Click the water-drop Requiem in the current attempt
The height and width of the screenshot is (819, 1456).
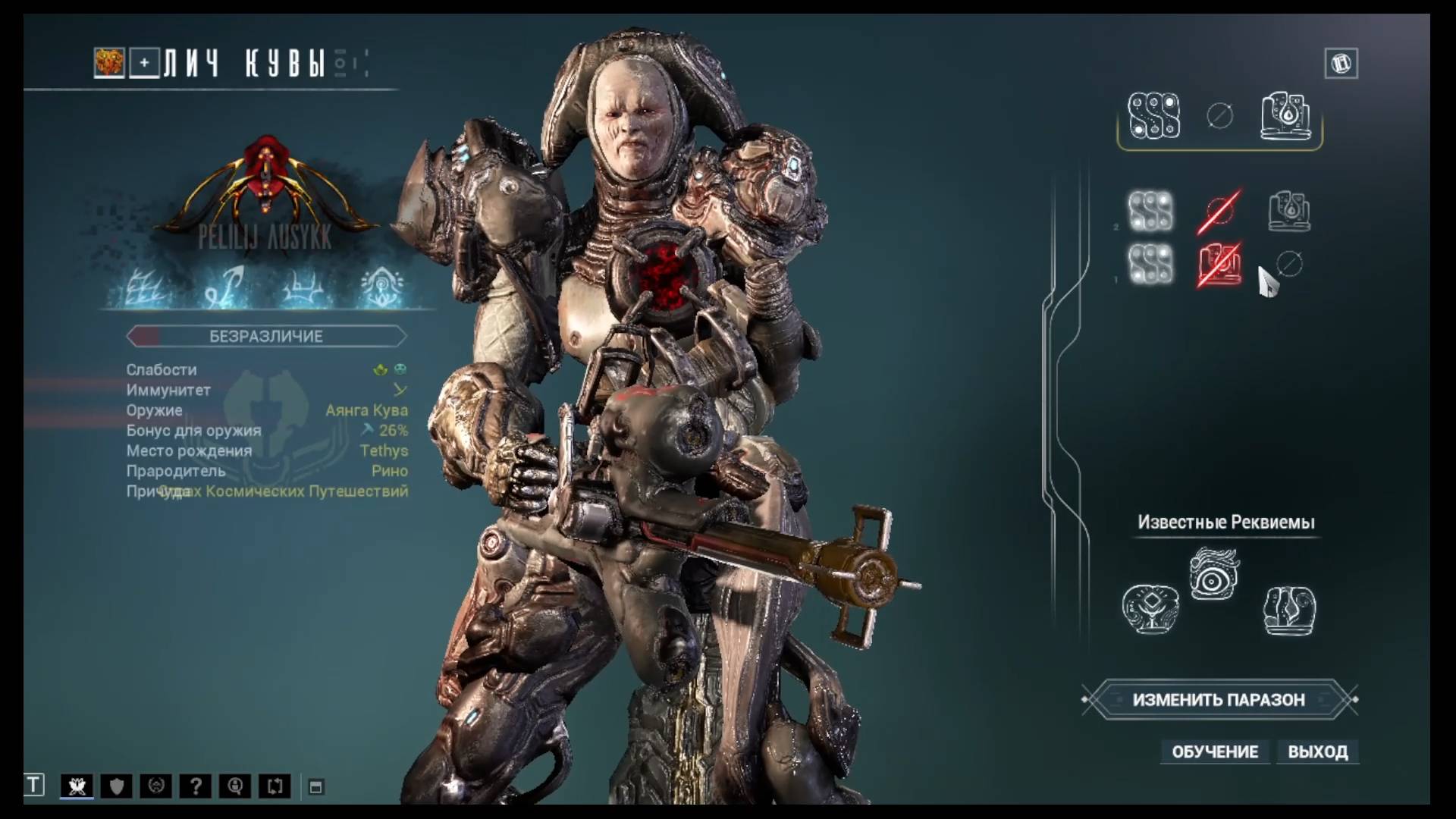pos(1286,116)
